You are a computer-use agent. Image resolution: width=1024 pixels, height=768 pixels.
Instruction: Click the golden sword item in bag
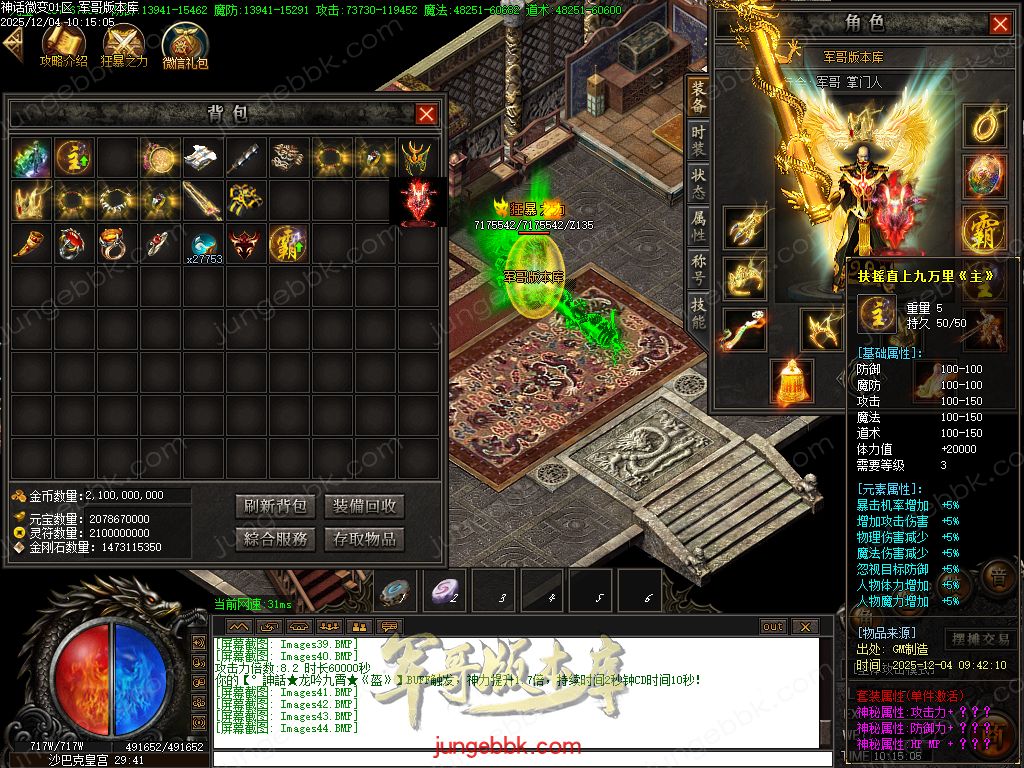coord(202,201)
